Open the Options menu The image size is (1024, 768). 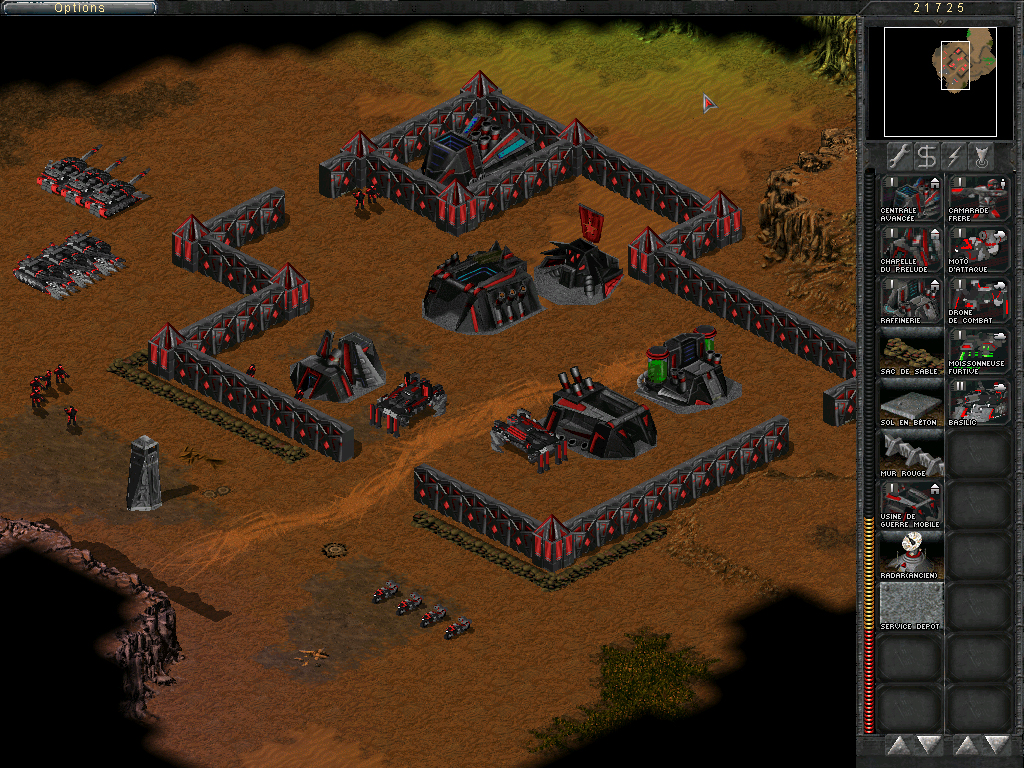[79, 8]
